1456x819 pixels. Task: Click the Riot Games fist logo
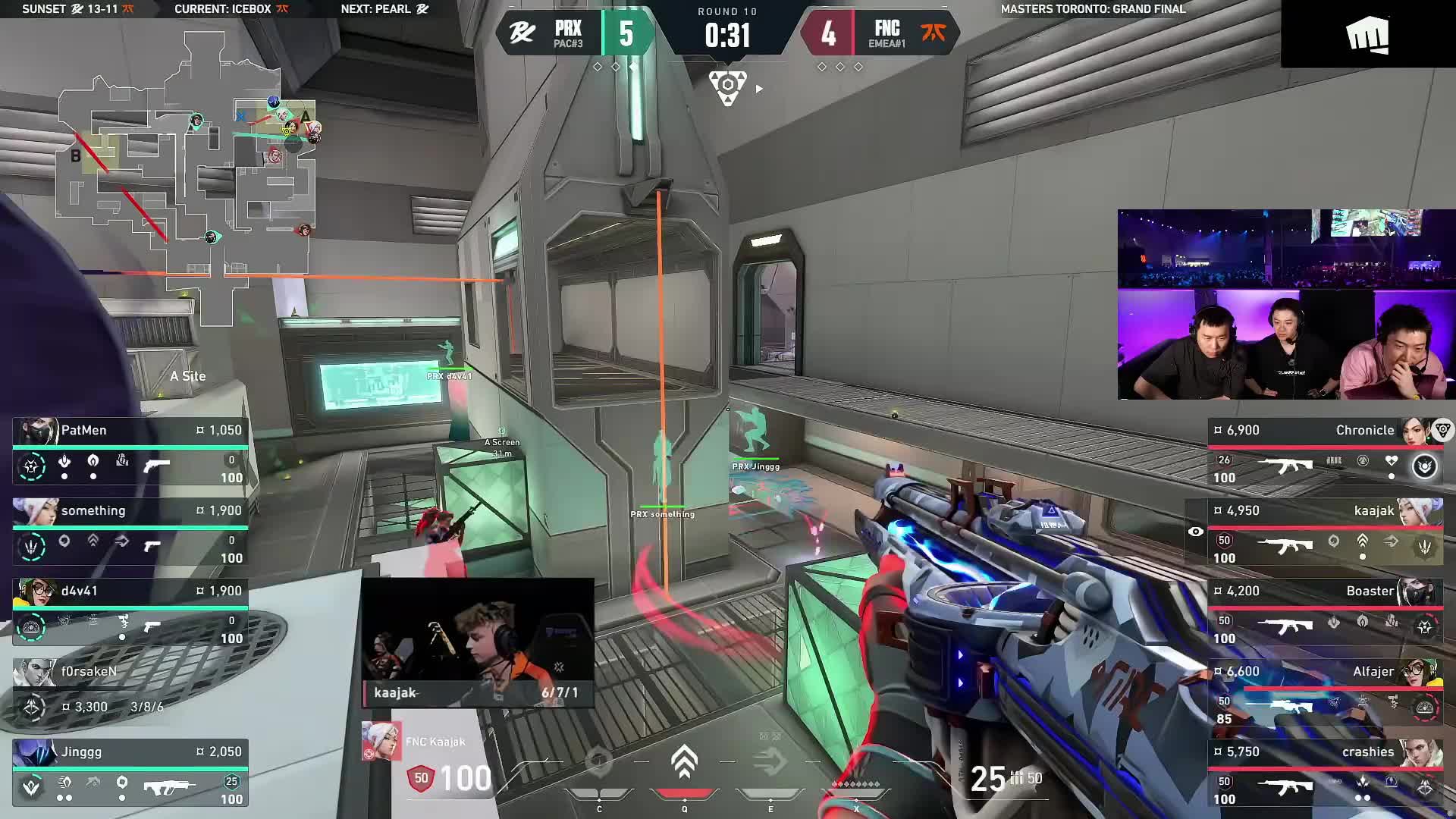point(1367,35)
